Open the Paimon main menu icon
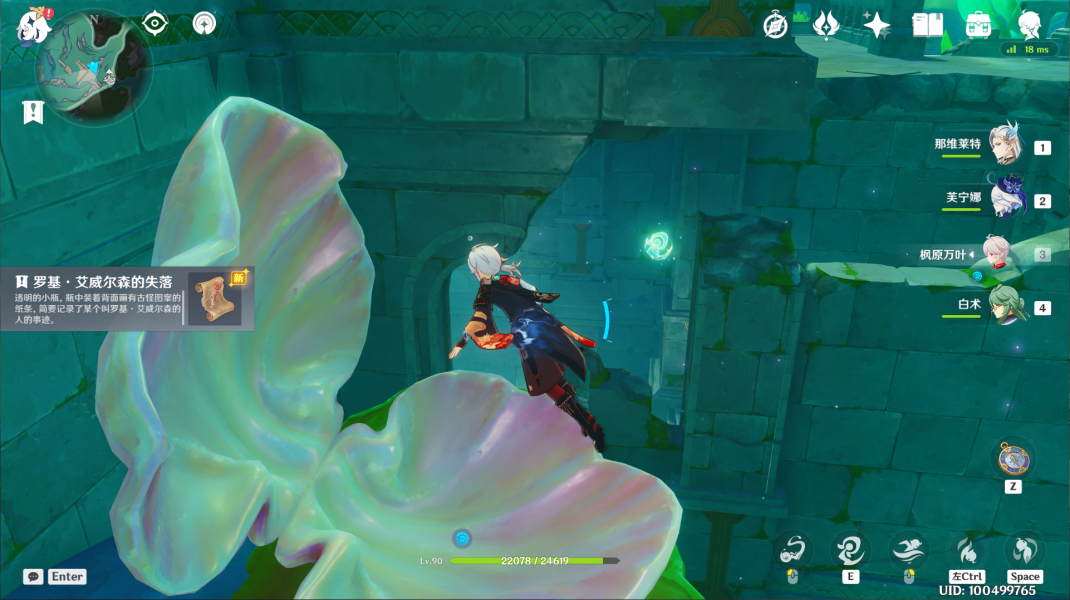This screenshot has height=600, width=1070. click(32, 27)
